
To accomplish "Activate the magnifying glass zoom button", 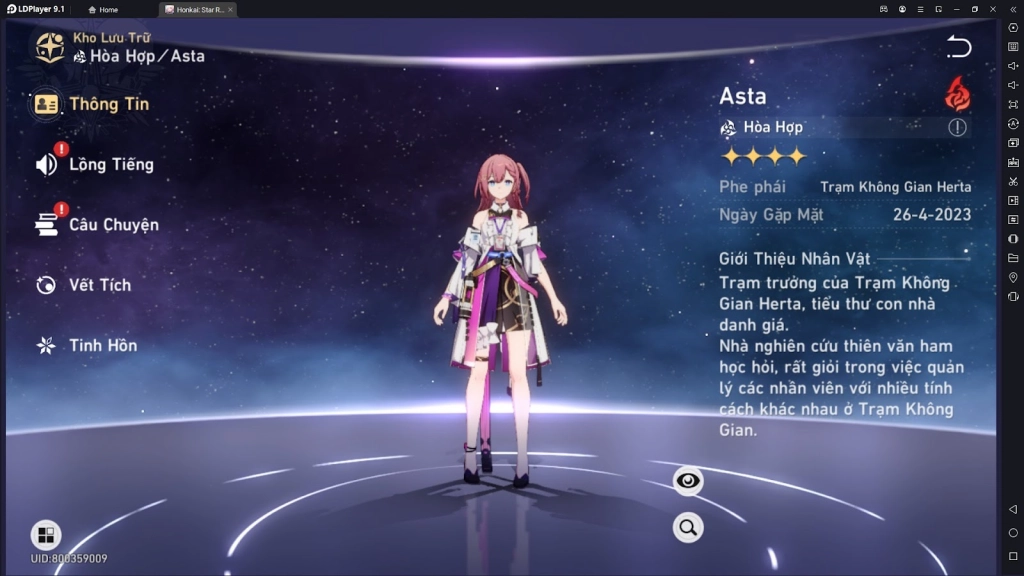I will pyautogui.click(x=688, y=527).
